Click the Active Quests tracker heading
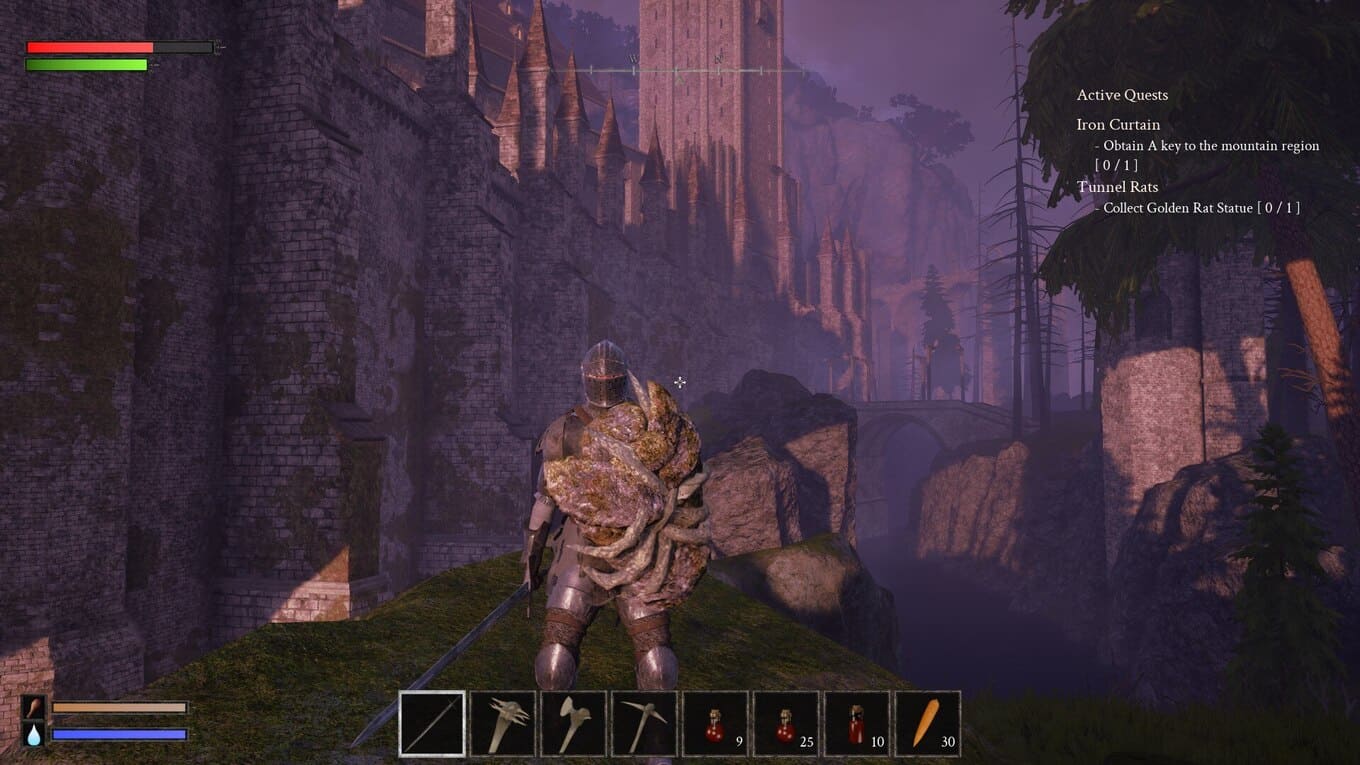 pyautogui.click(x=1122, y=95)
